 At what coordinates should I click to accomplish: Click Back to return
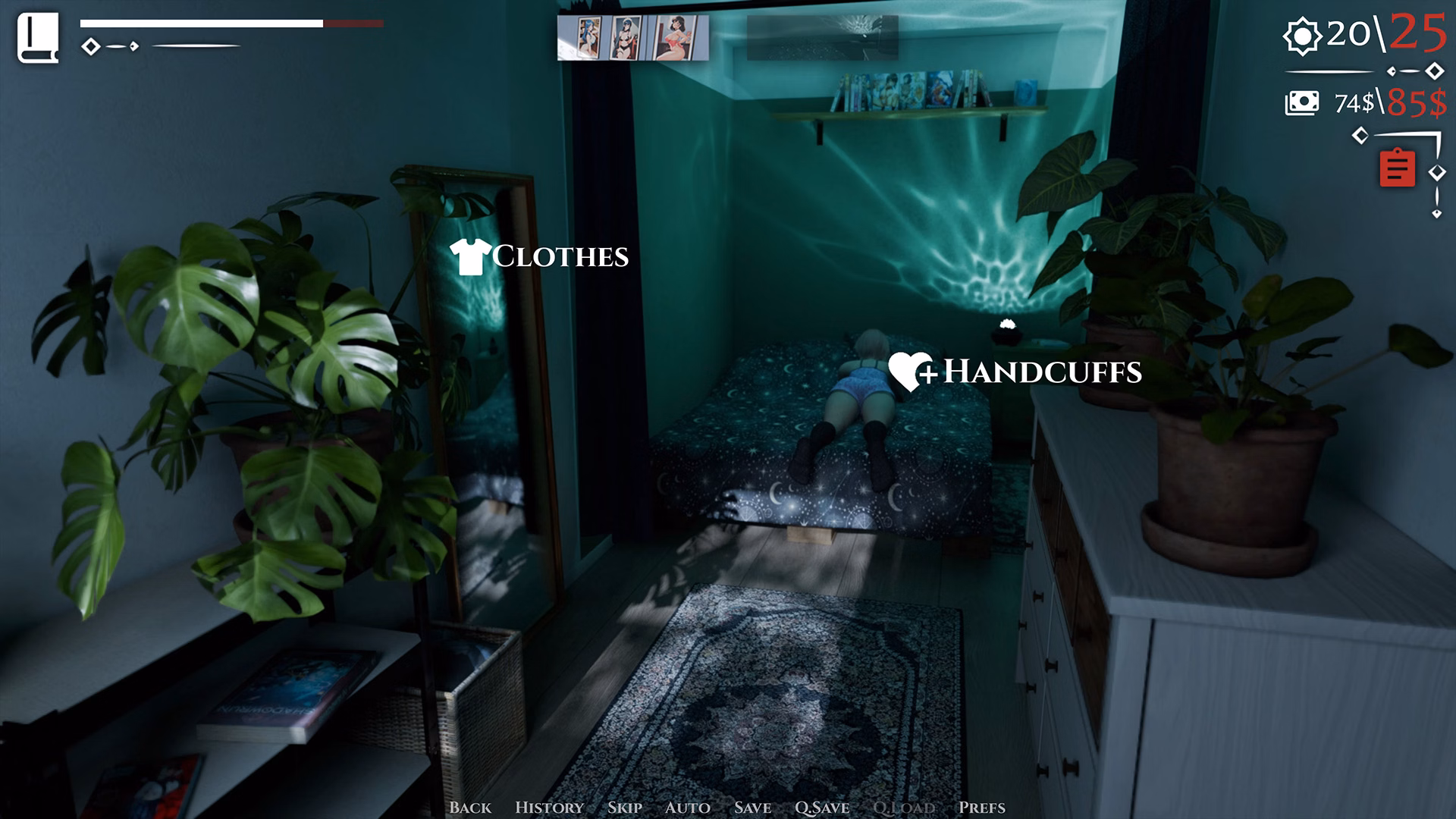pyautogui.click(x=471, y=808)
